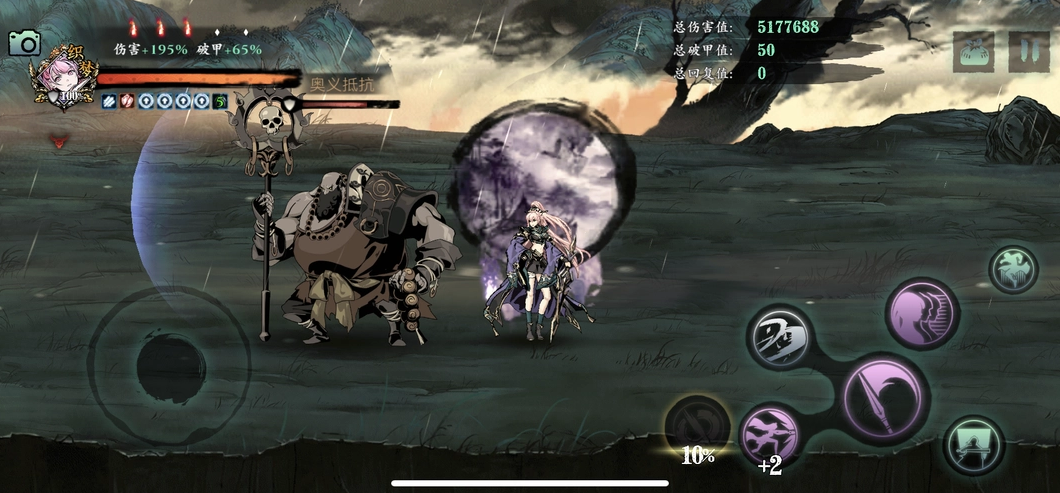Tap the camera screenshot icon
This screenshot has height=493, width=1060.
point(24,43)
